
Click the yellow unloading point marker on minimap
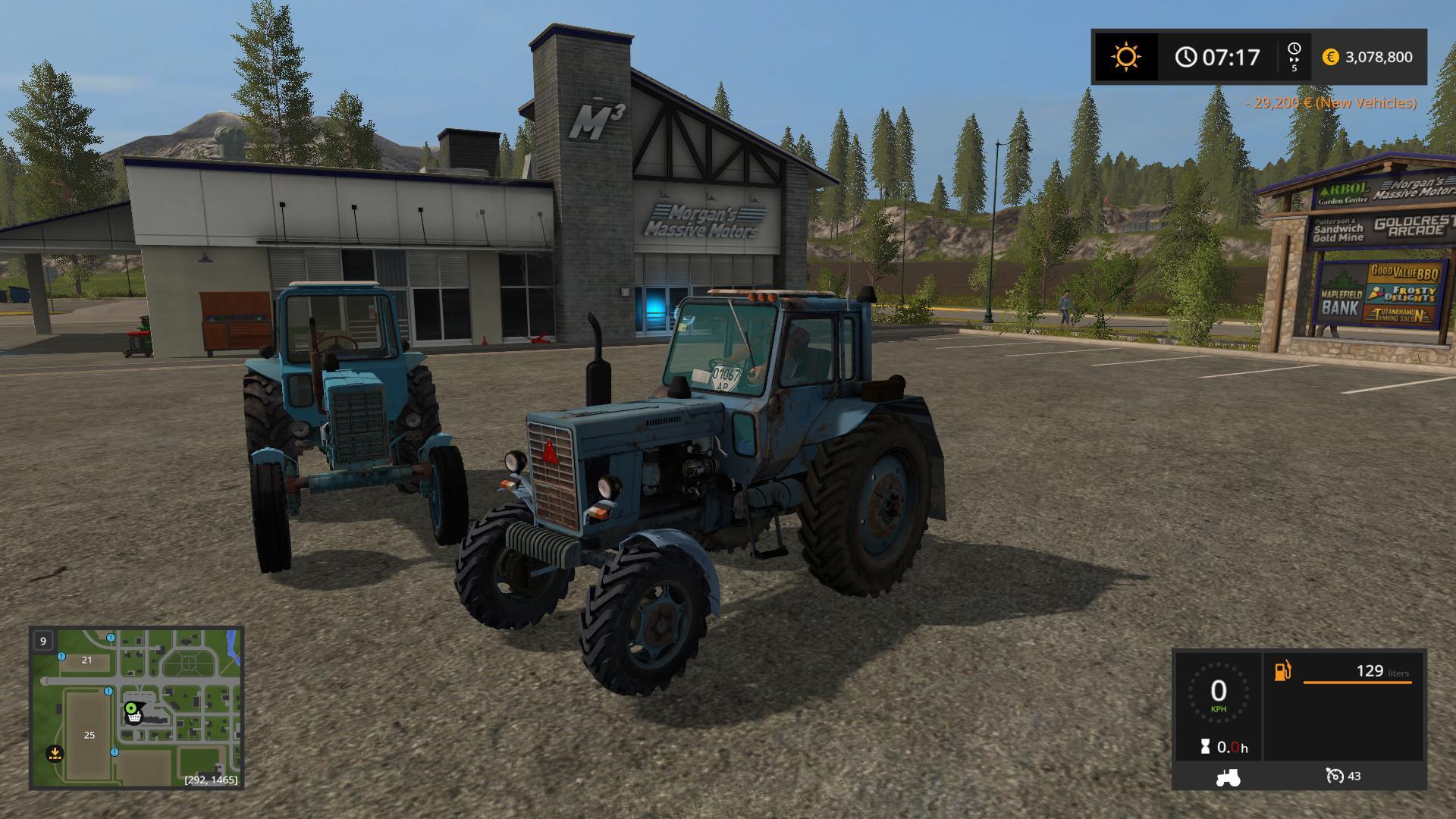click(x=55, y=754)
